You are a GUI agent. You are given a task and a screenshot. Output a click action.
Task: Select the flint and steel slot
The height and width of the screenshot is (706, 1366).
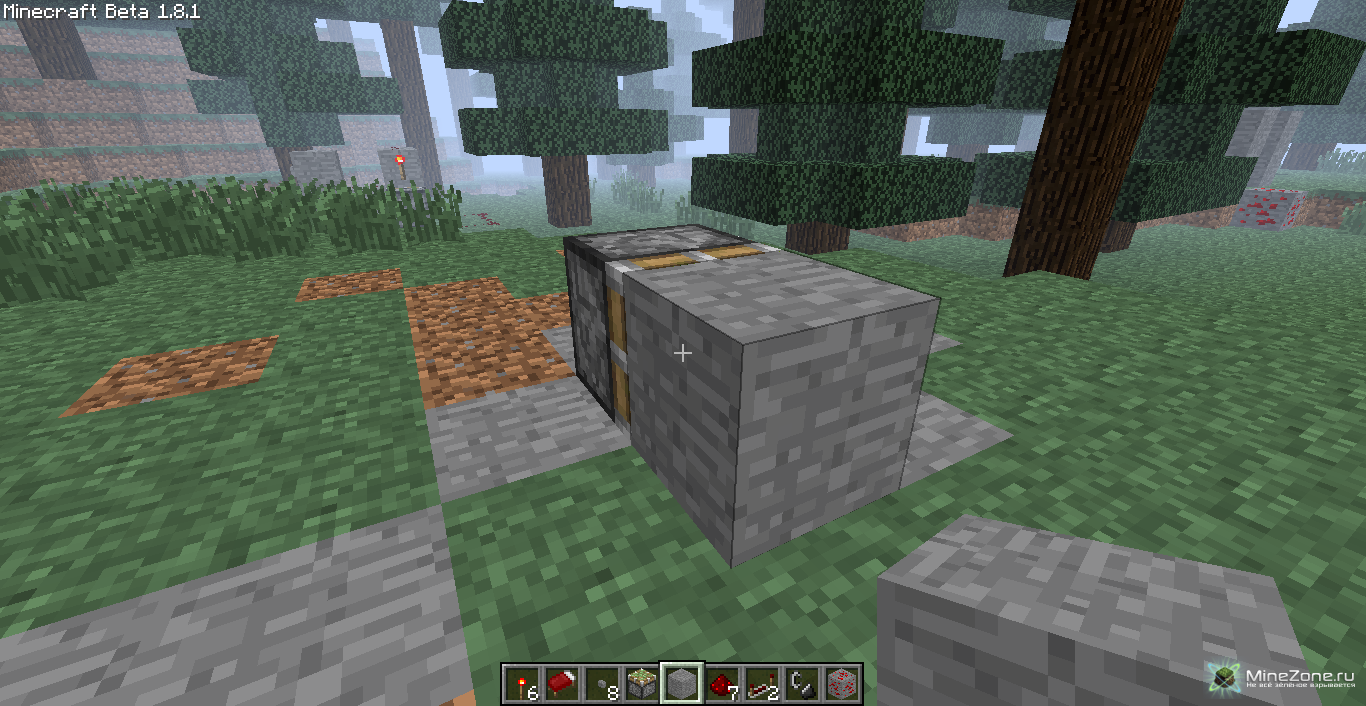[x=802, y=684]
